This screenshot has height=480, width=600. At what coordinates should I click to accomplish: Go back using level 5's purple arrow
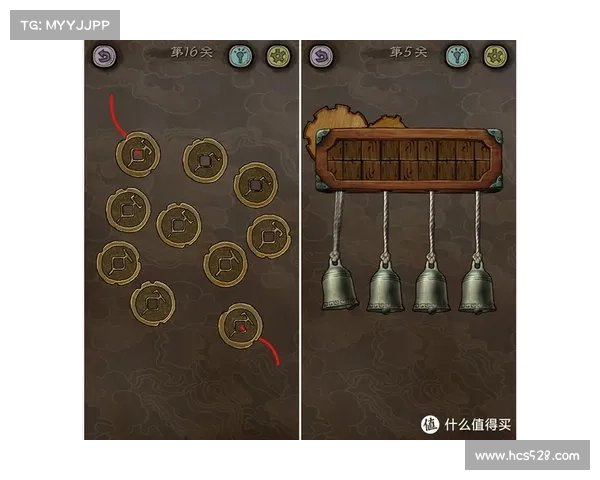[x=321, y=57]
